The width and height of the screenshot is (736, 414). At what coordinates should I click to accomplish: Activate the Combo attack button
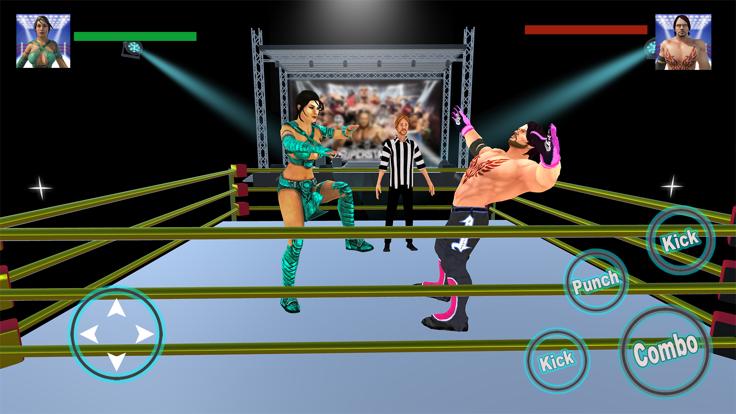coord(665,351)
